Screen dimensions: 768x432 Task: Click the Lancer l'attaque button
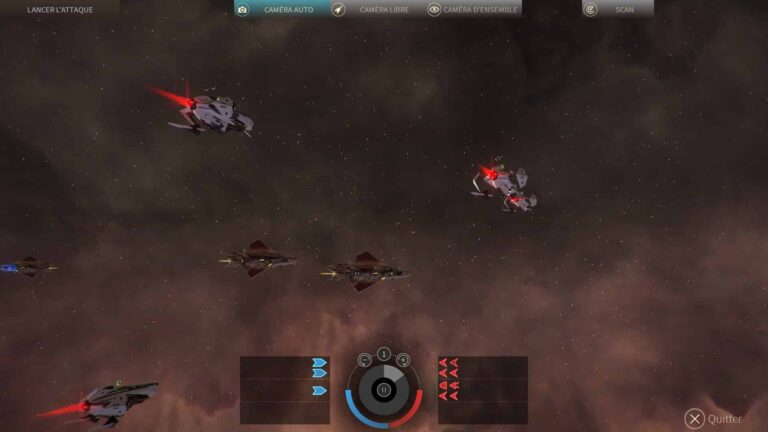[59, 9]
